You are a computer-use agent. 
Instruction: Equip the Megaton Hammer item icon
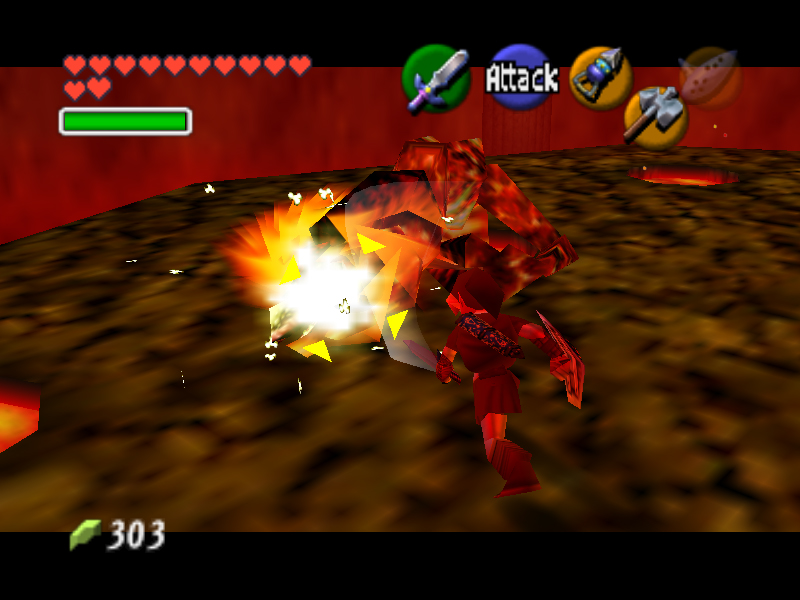coord(655,115)
